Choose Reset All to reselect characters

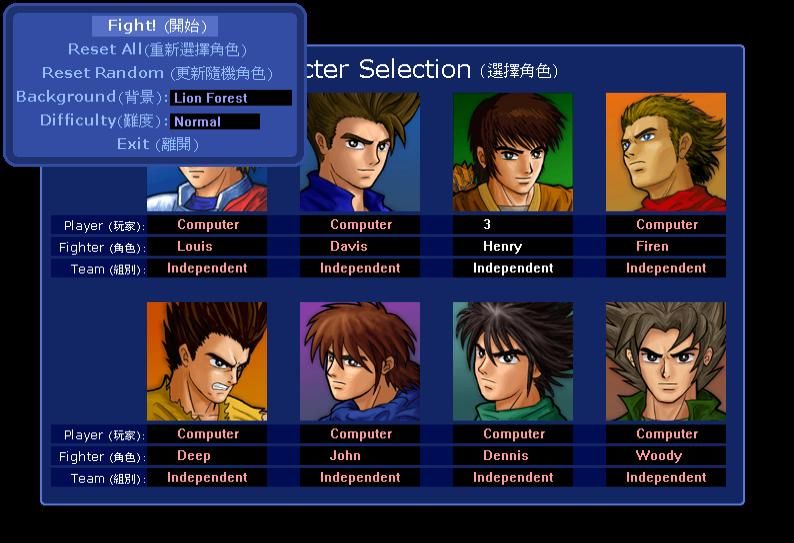[x=156, y=49]
